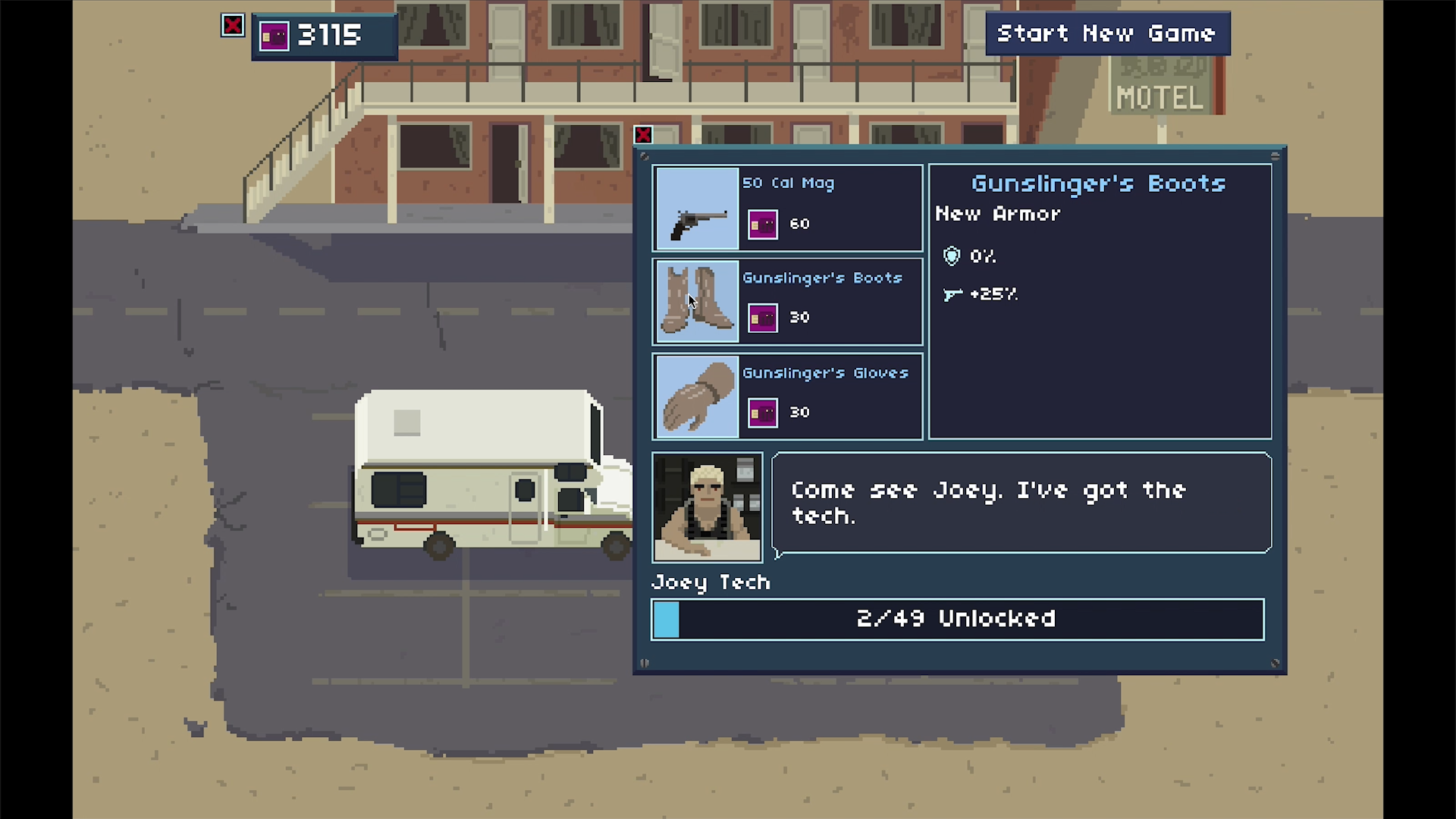Click the coin icon beside the Gloves' 30 price
This screenshot has height=819, width=1456.
pyautogui.click(x=762, y=412)
